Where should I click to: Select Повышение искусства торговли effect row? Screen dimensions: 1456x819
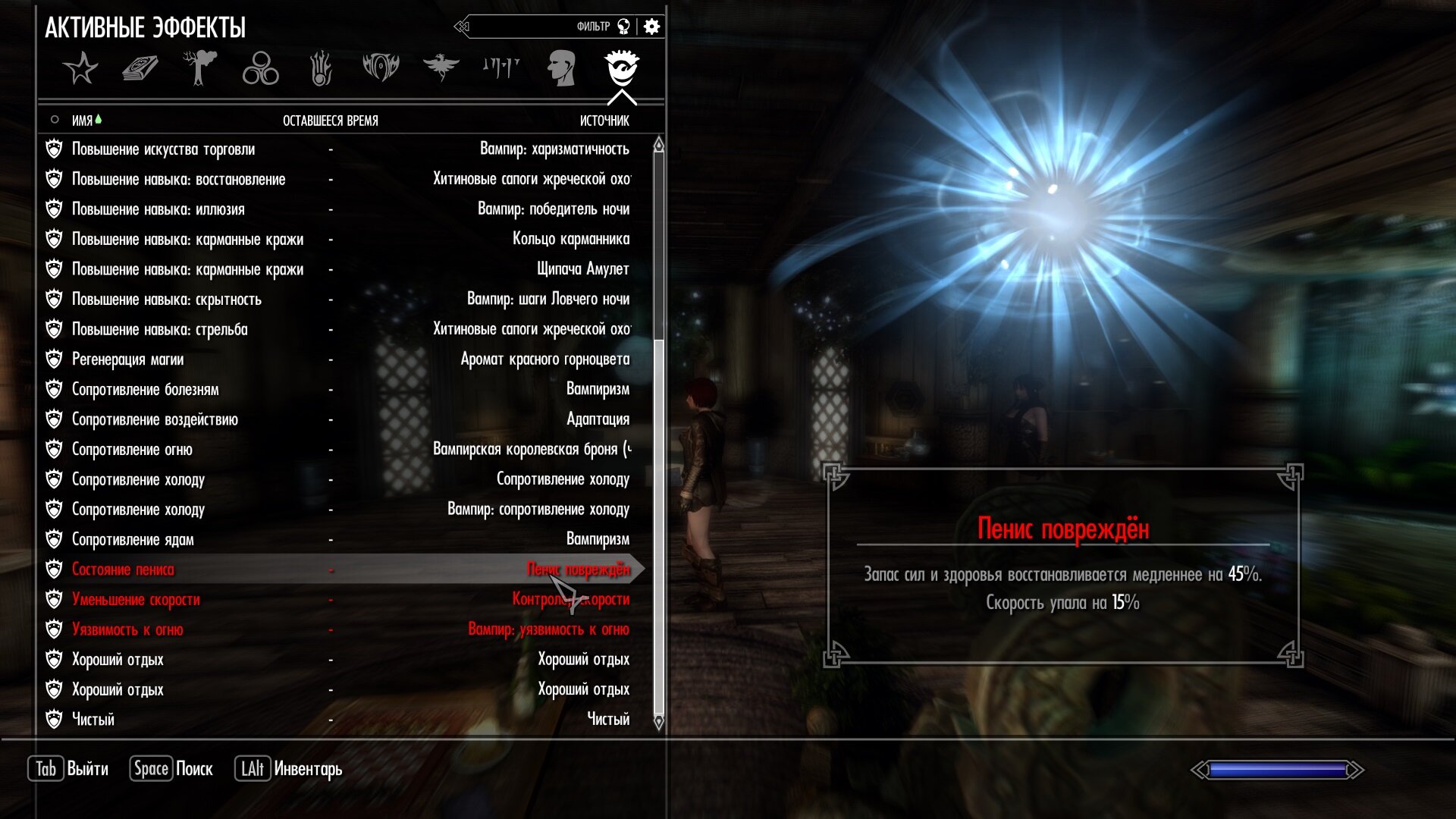pyautogui.click(x=163, y=149)
